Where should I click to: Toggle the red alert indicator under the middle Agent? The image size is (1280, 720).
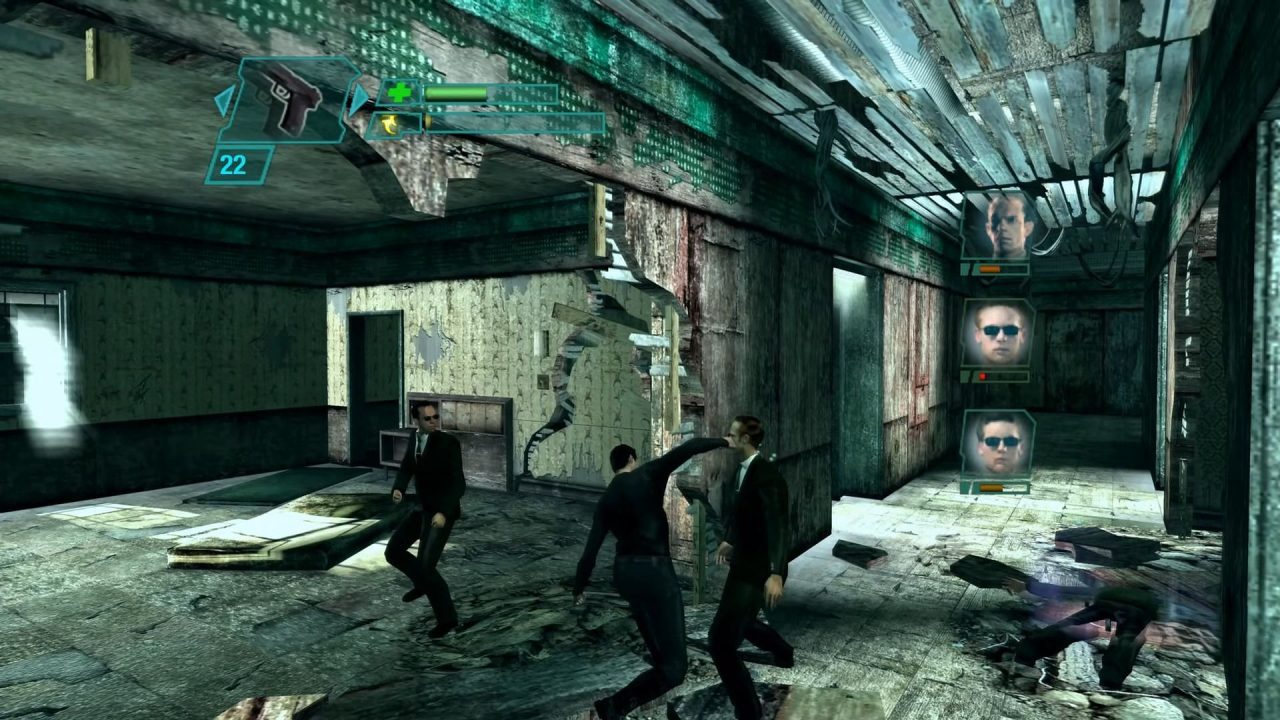[982, 375]
